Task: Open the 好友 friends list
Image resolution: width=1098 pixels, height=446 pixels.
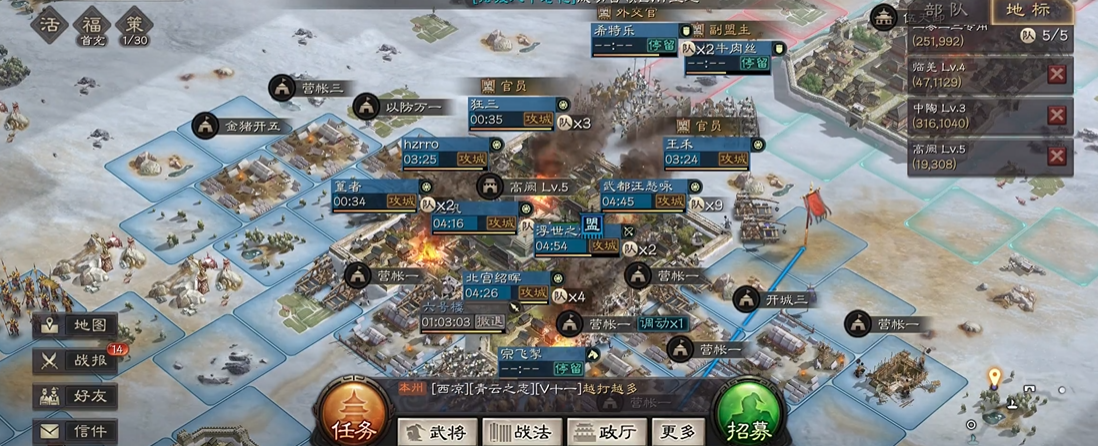Action: click(76, 396)
